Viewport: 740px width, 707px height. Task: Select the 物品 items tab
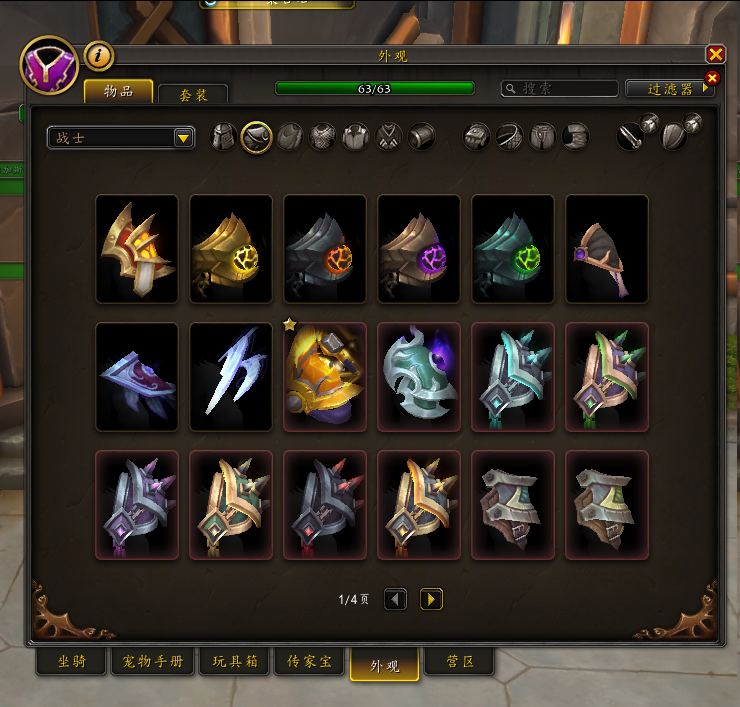click(x=118, y=92)
